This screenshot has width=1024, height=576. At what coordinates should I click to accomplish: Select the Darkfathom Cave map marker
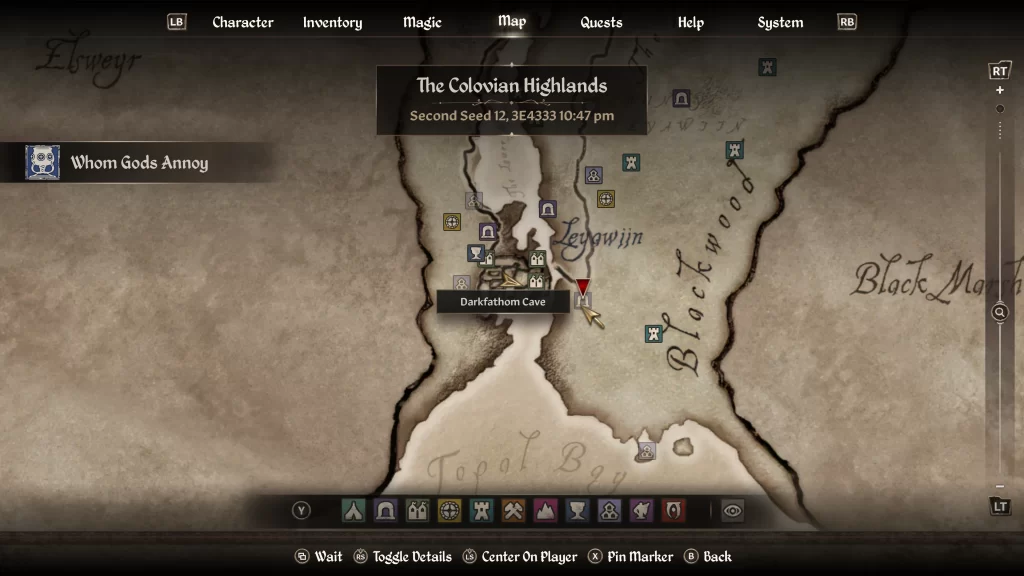point(584,301)
